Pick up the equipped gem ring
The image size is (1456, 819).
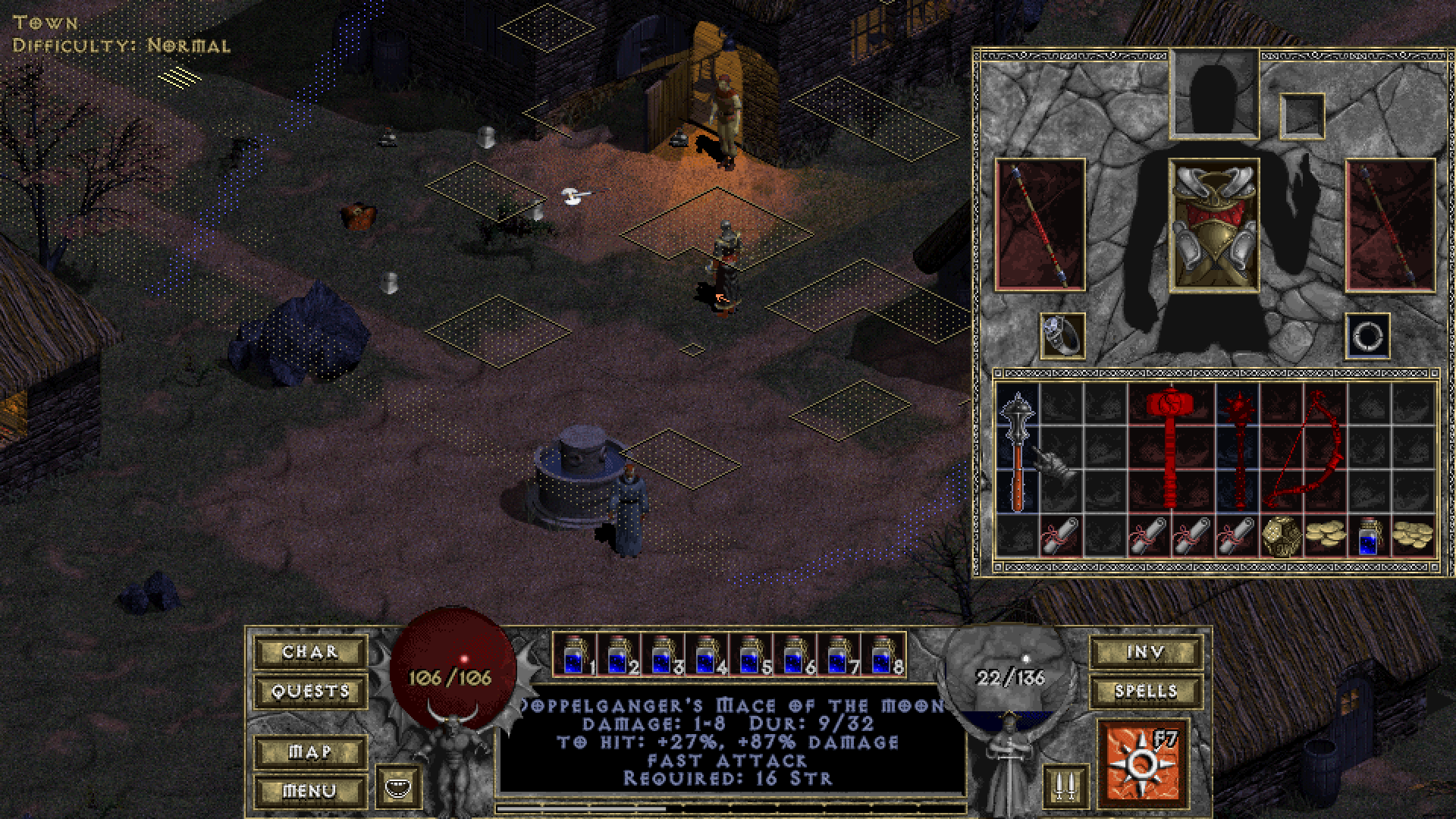click(1062, 336)
